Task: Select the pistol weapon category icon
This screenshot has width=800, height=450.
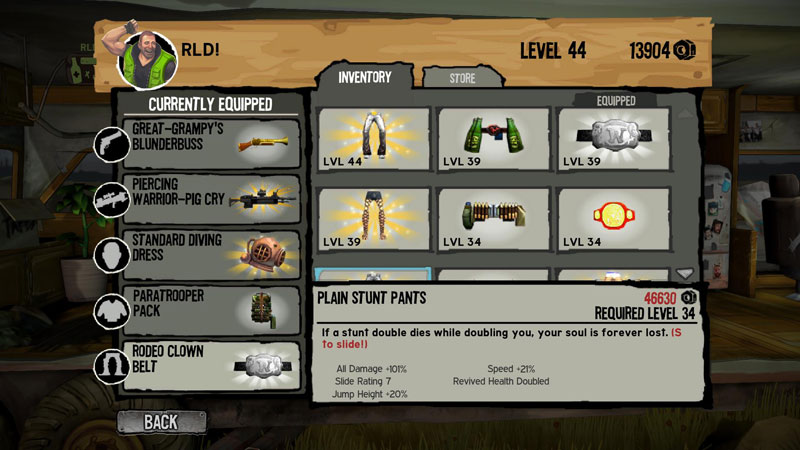Action: pos(109,144)
